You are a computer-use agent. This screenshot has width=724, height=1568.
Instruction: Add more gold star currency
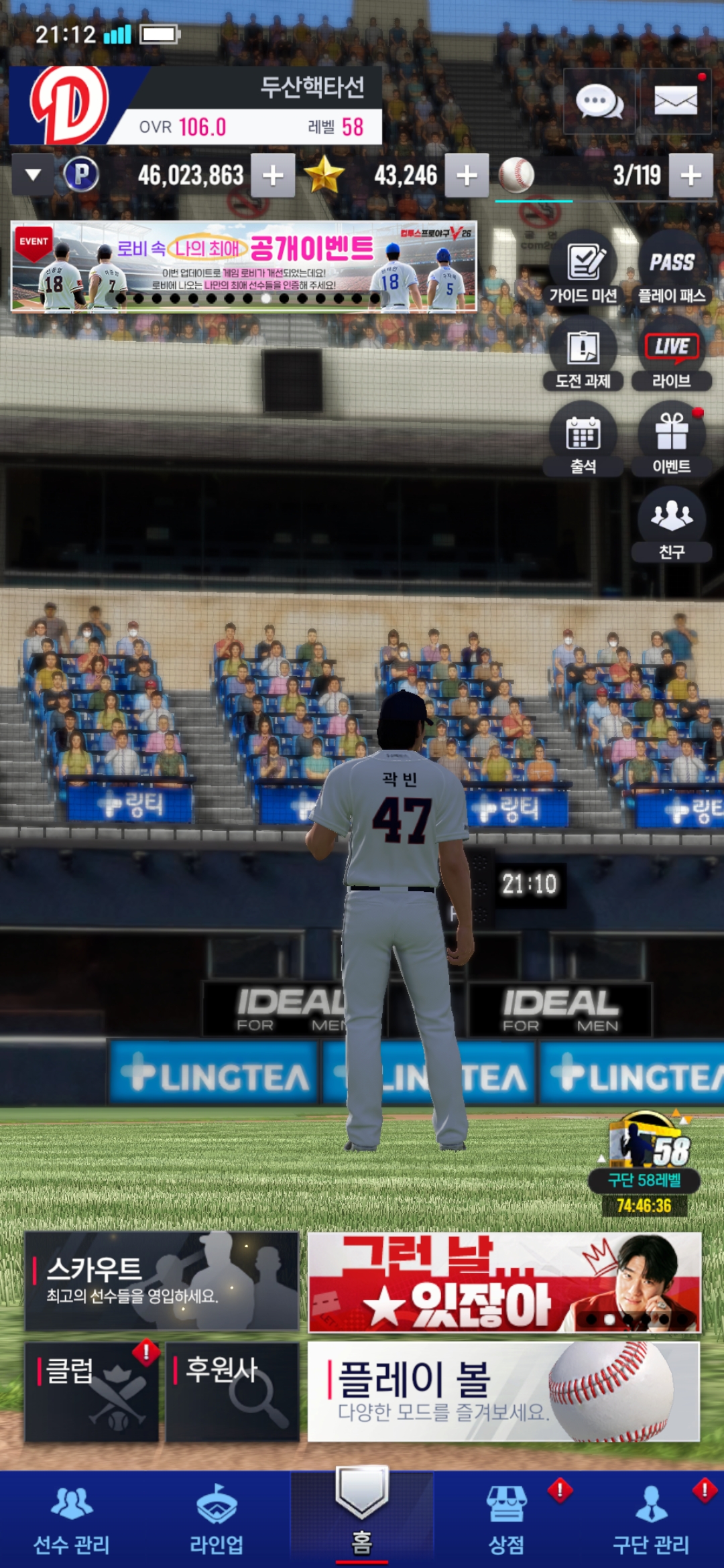click(x=467, y=176)
